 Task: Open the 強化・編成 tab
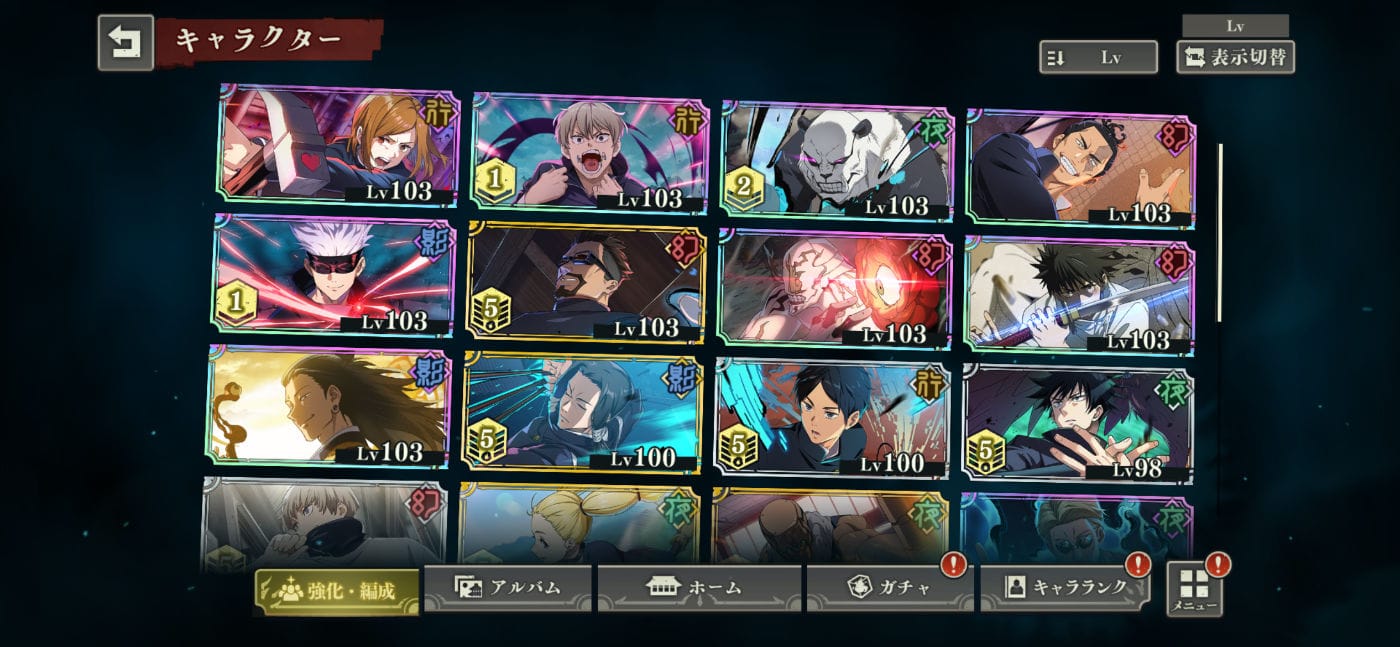point(336,591)
